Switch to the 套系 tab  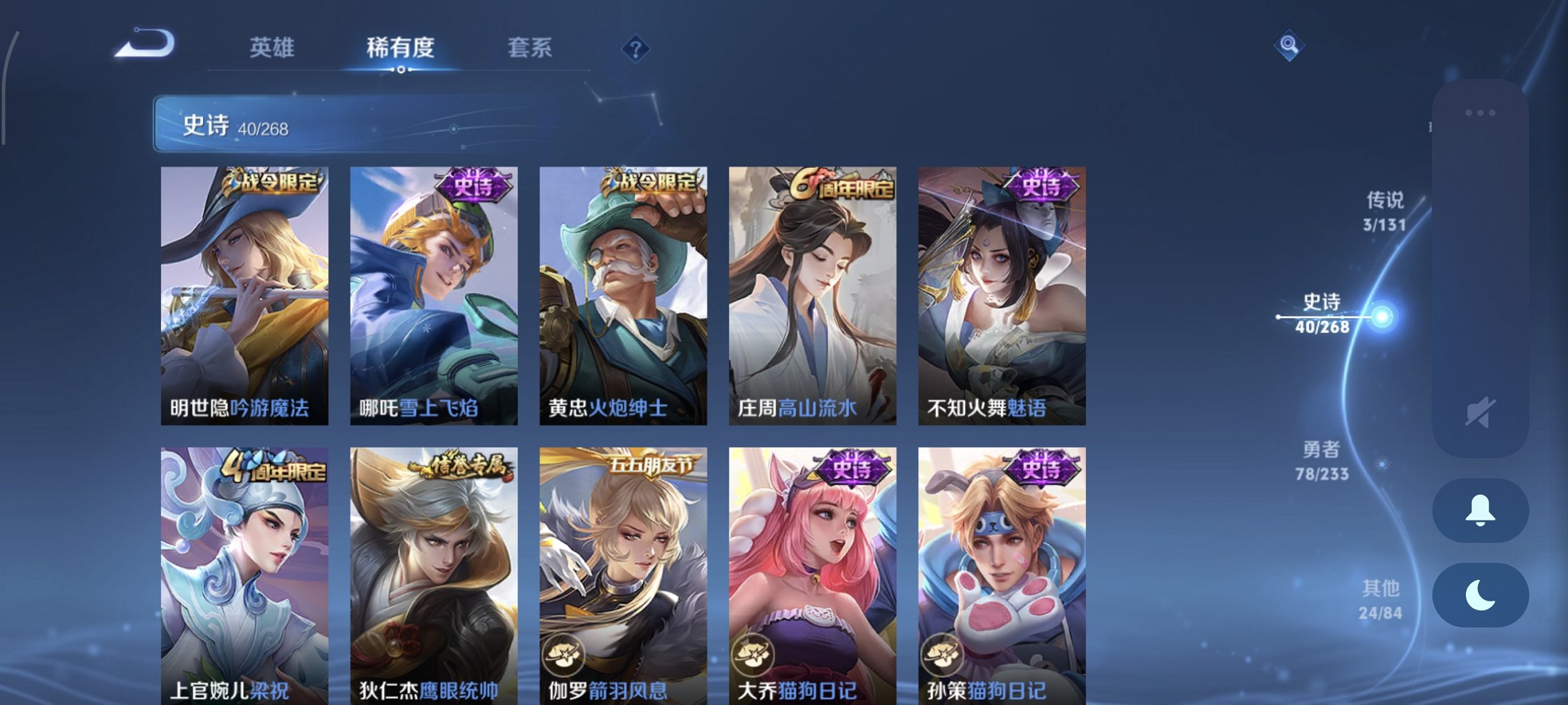[x=530, y=48]
